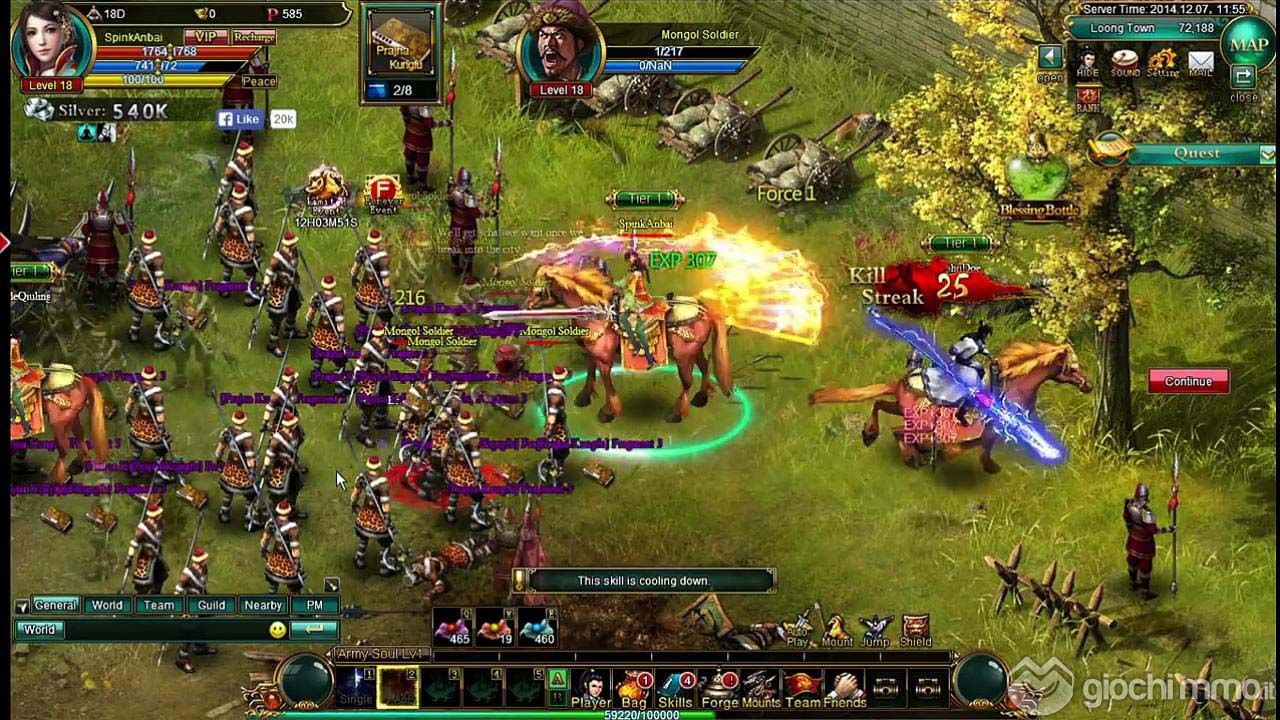
Task: Open the Bag inventory
Action: pos(634,688)
